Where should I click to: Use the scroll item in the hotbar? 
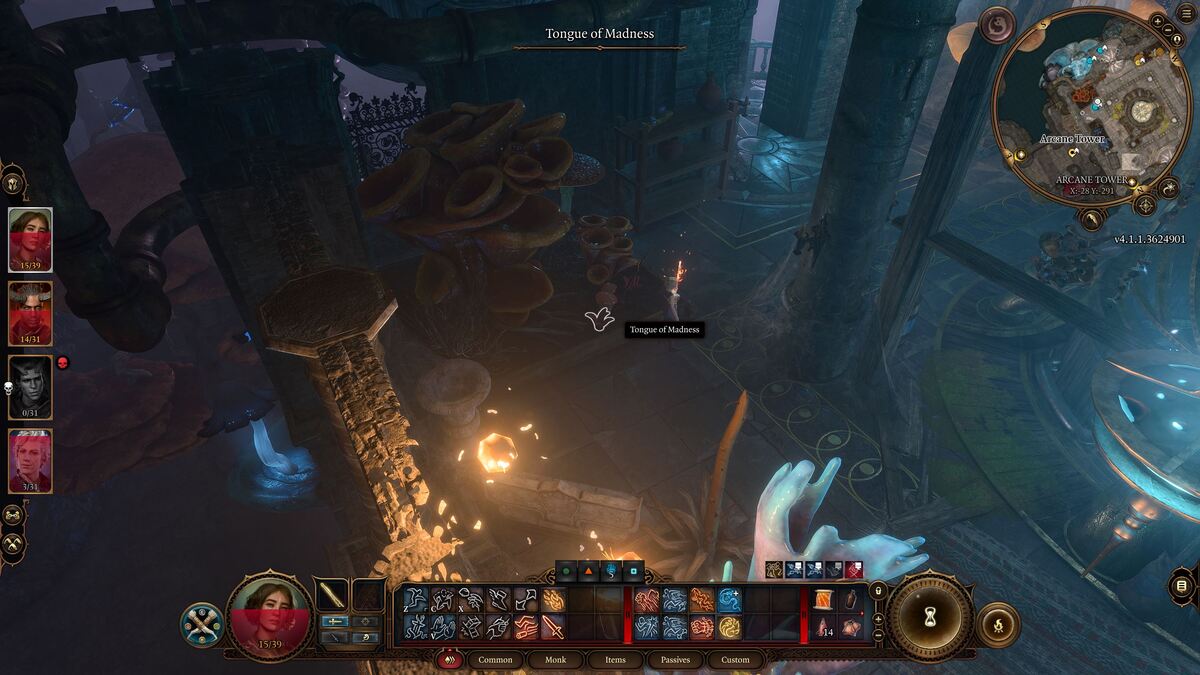[825, 600]
